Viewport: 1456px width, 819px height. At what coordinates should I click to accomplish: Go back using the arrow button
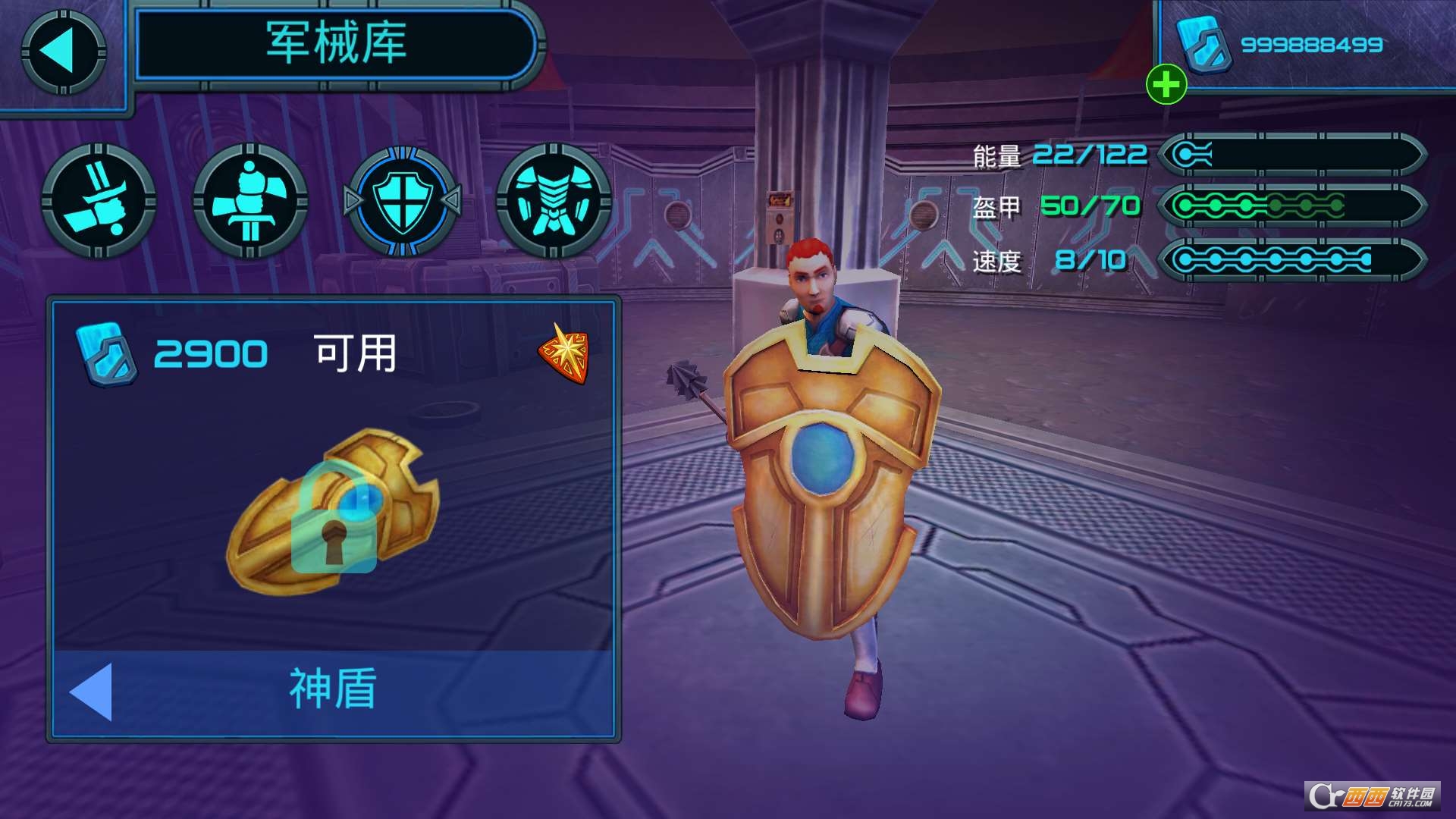pyautogui.click(x=63, y=52)
